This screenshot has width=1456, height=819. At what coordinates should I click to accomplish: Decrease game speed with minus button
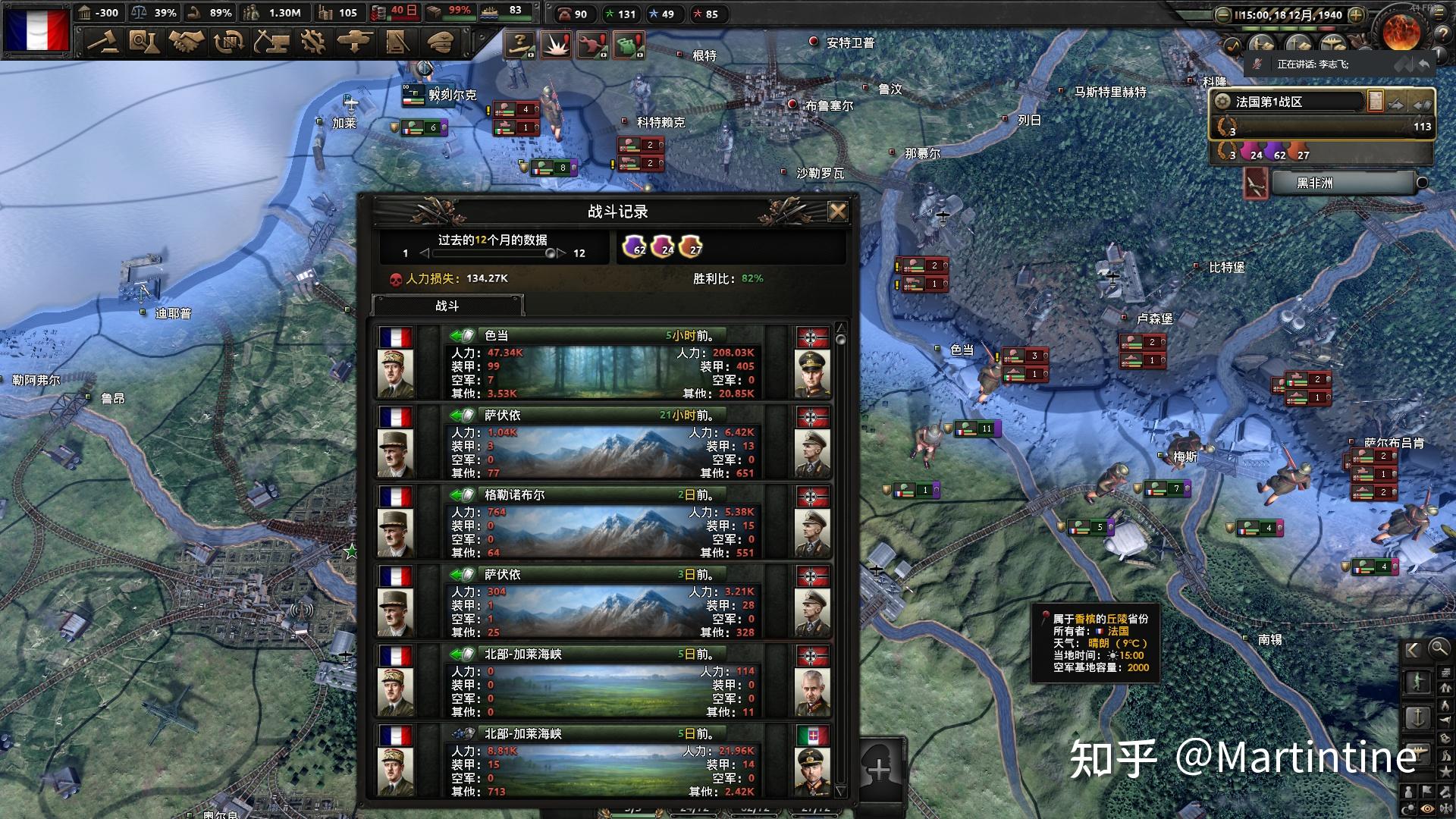[1222, 14]
